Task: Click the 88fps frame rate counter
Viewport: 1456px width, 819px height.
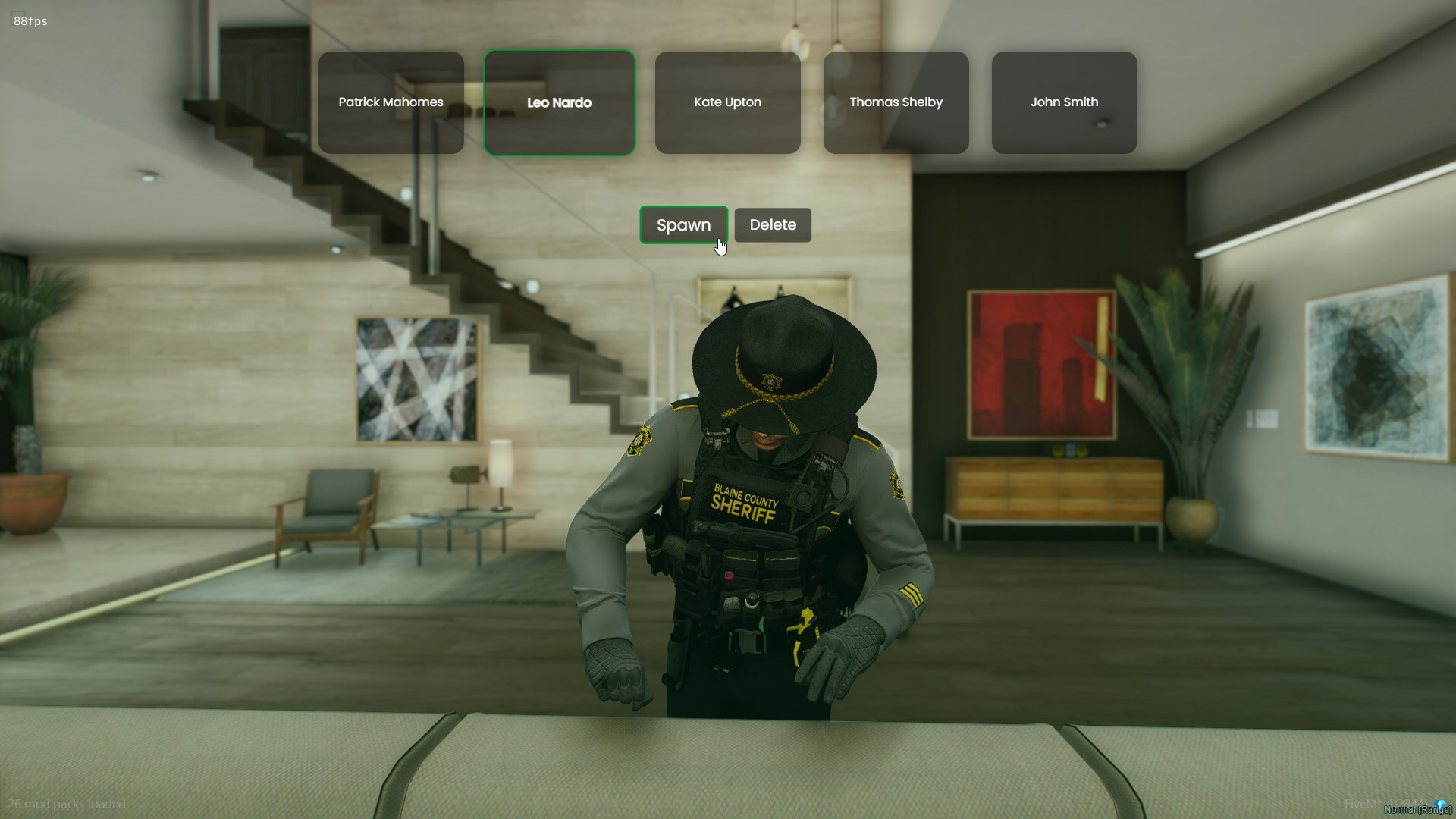Action: point(30,20)
